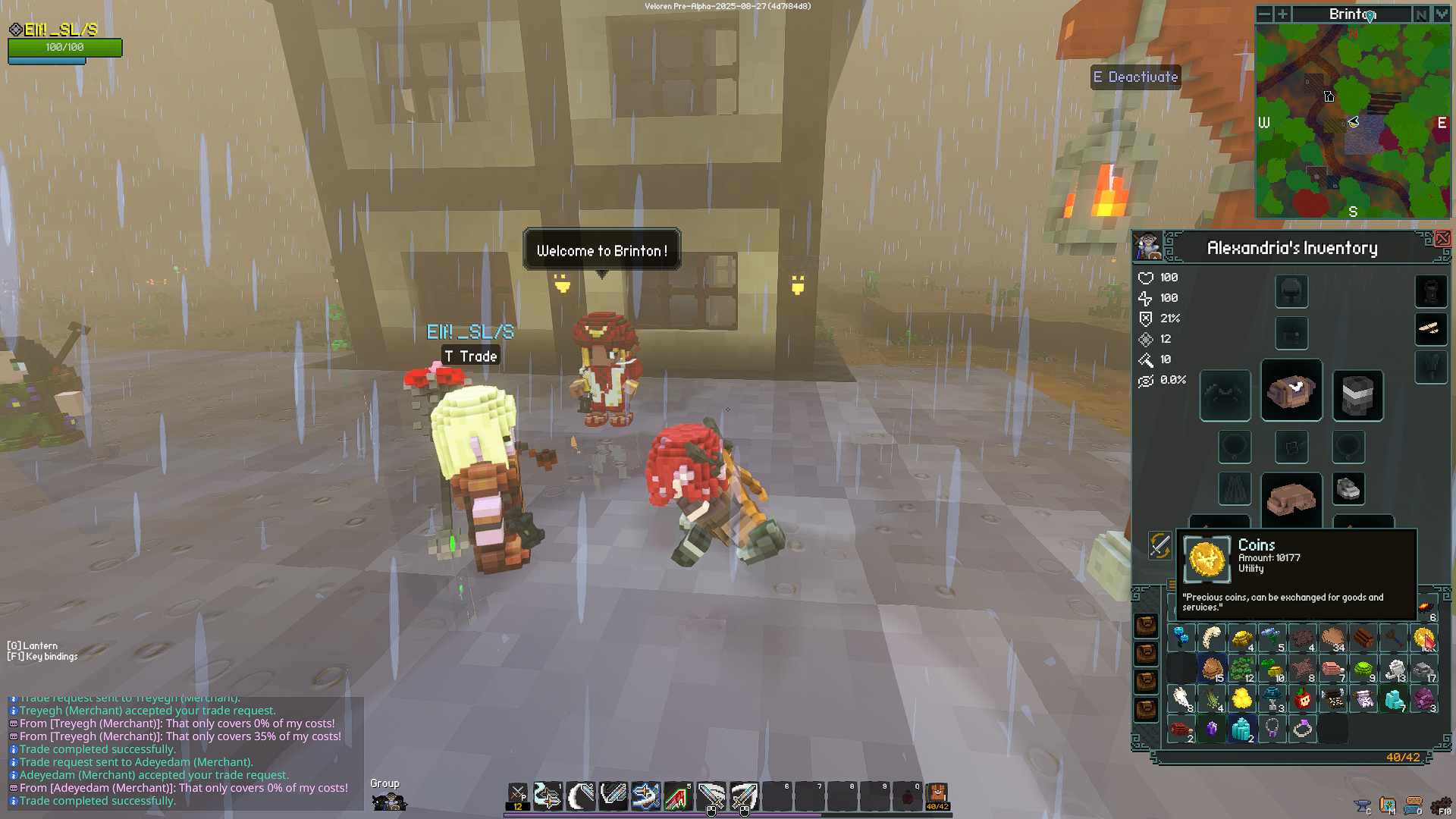Select the purple gem necklace slot
The height and width of the screenshot is (819, 1456).
point(1272,729)
